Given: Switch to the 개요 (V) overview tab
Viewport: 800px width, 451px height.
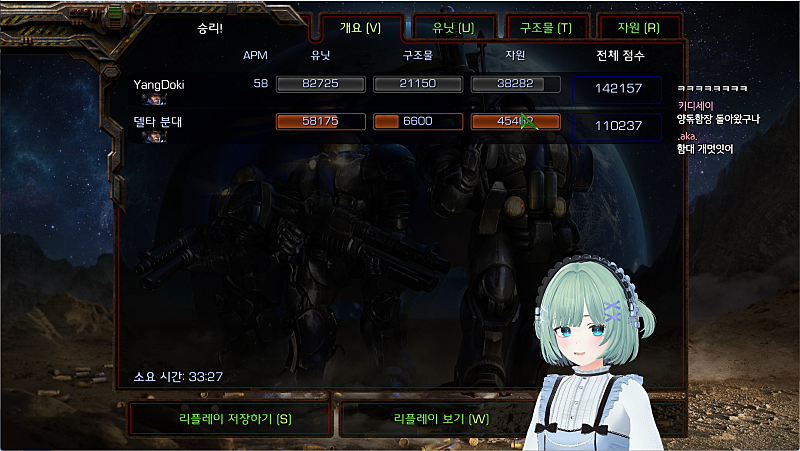Looking at the screenshot, I should point(360,27).
